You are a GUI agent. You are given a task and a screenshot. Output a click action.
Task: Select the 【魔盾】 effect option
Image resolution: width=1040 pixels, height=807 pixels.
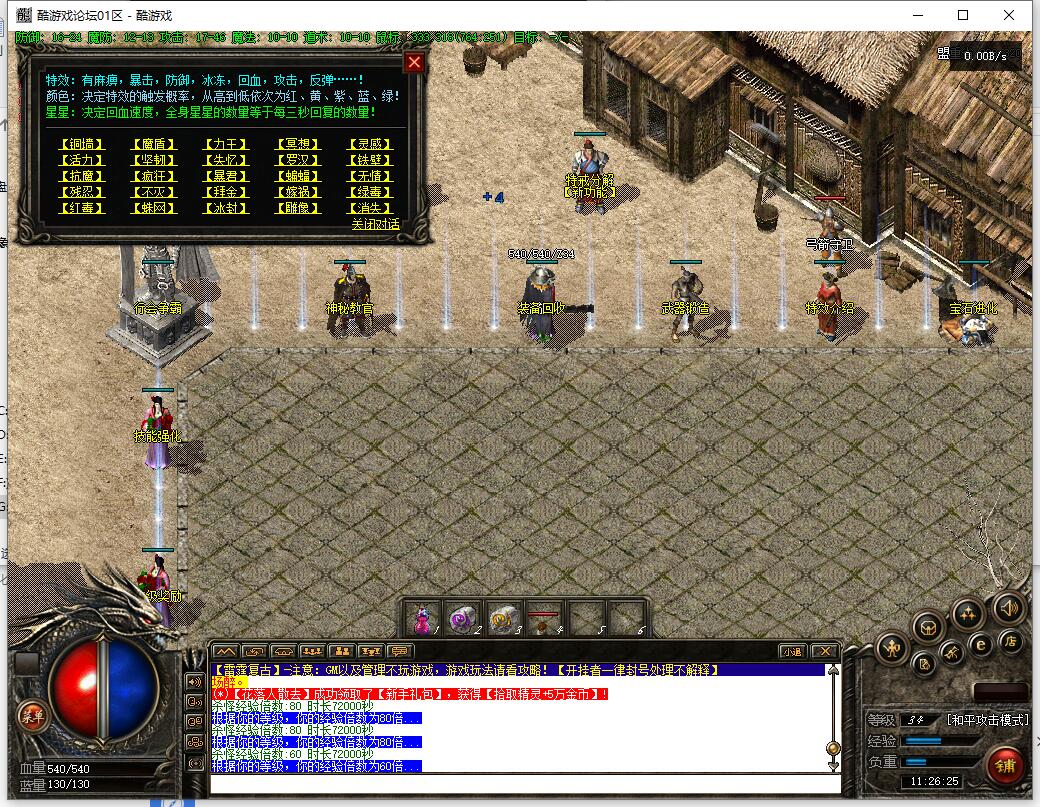(x=154, y=144)
